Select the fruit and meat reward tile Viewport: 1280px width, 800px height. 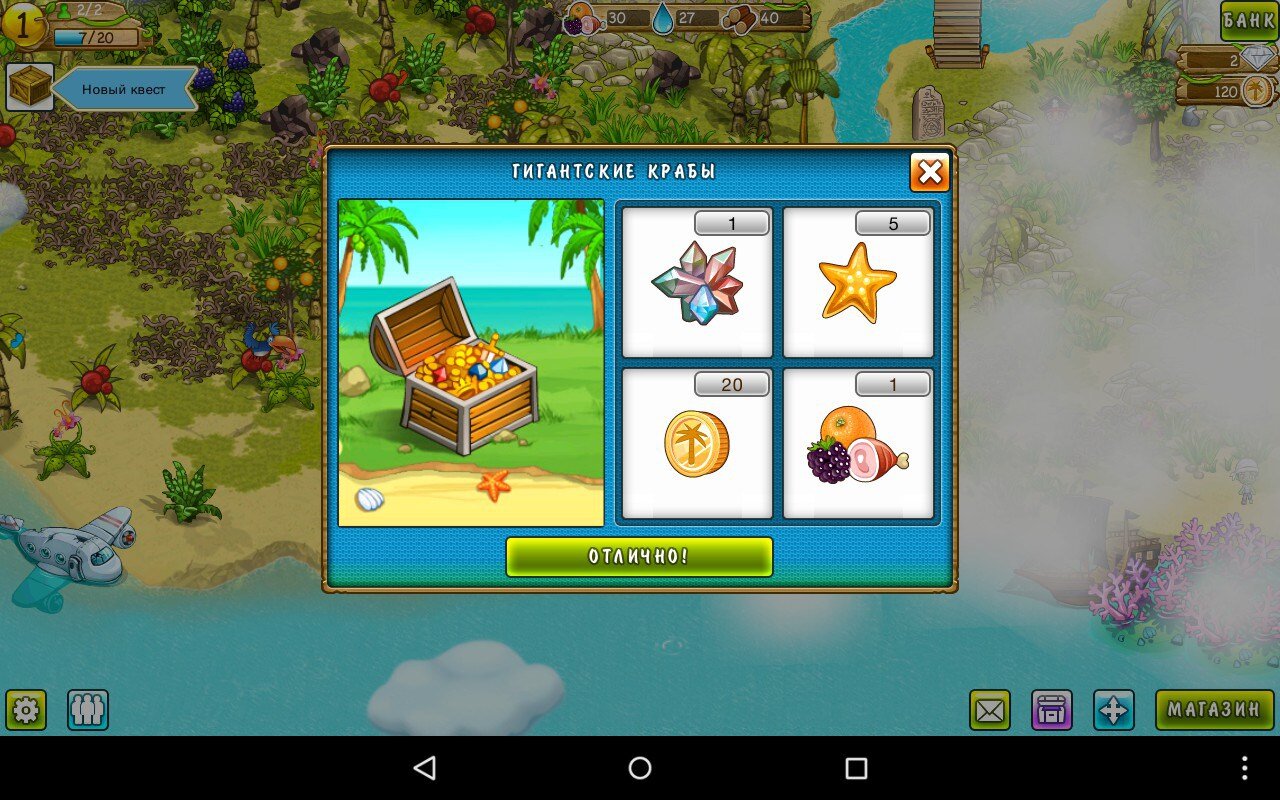[858, 443]
